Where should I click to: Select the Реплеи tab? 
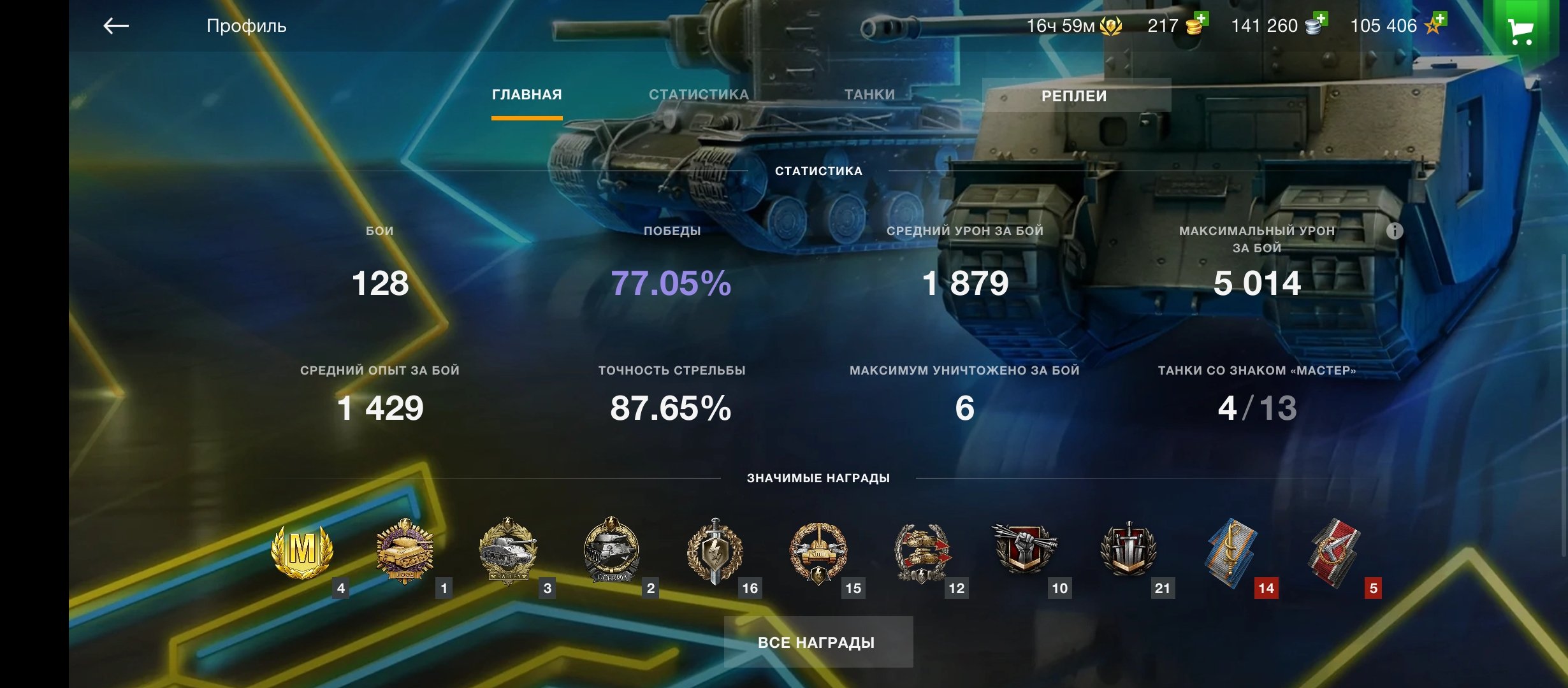pos(1075,96)
